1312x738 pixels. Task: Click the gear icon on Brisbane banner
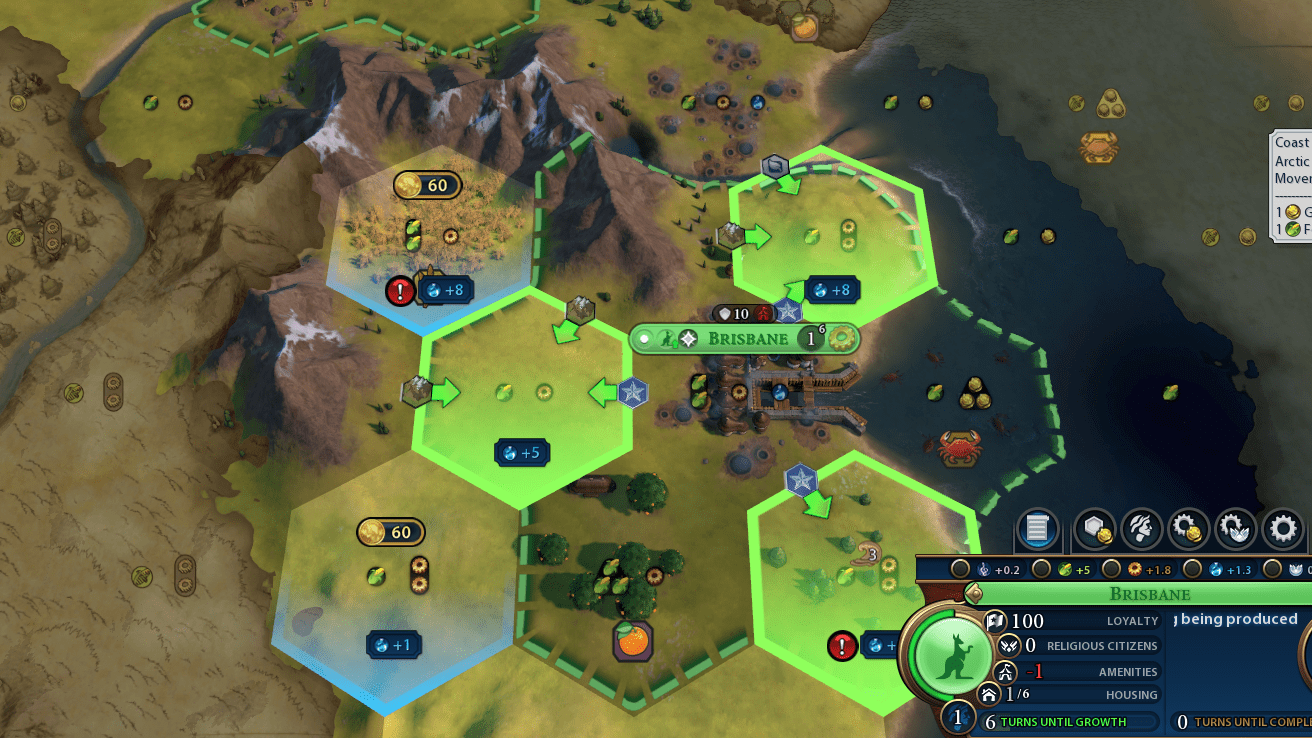point(843,339)
